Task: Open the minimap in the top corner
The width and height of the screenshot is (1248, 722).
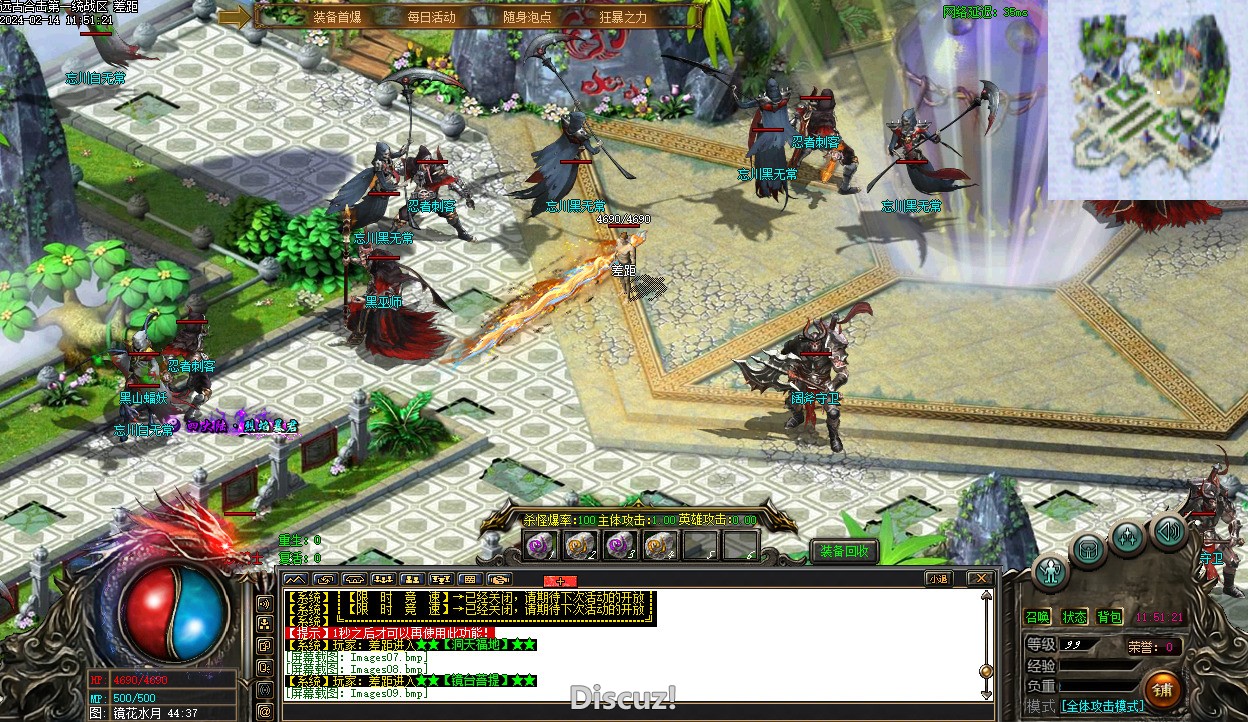Action: (1147, 100)
